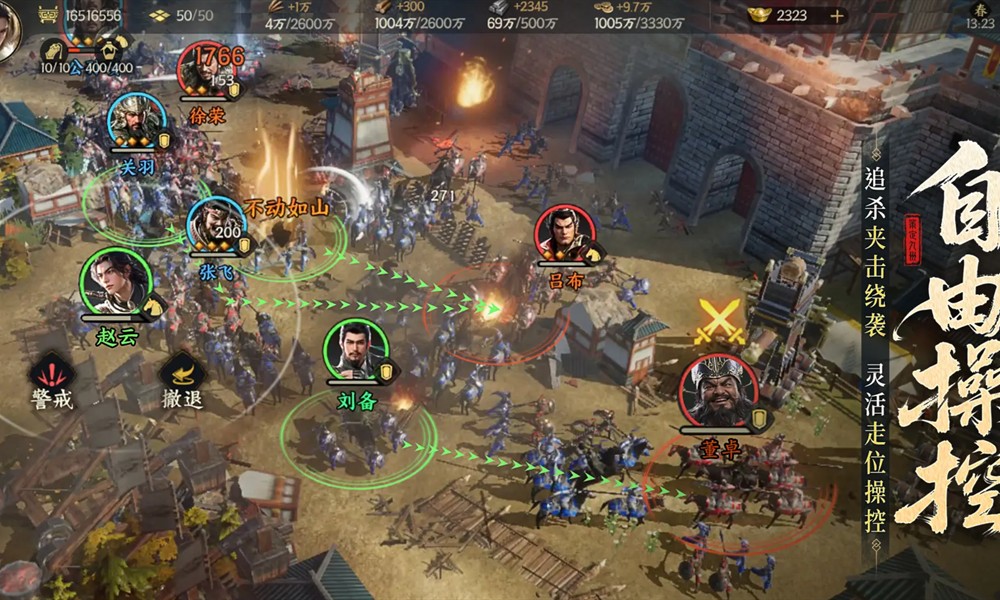The width and height of the screenshot is (1000, 600).
Task: Select general 刘备's portrait
Action: point(355,351)
